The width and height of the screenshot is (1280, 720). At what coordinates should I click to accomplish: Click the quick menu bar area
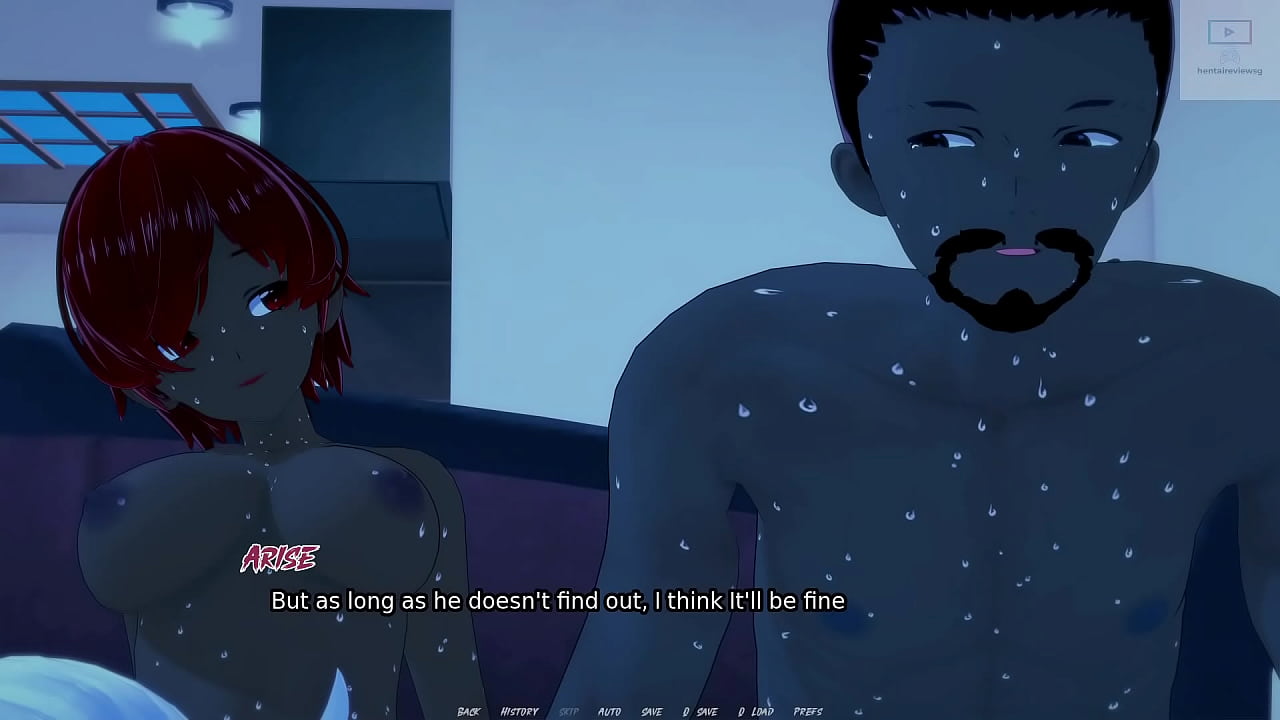pyautogui.click(x=640, y=710)
